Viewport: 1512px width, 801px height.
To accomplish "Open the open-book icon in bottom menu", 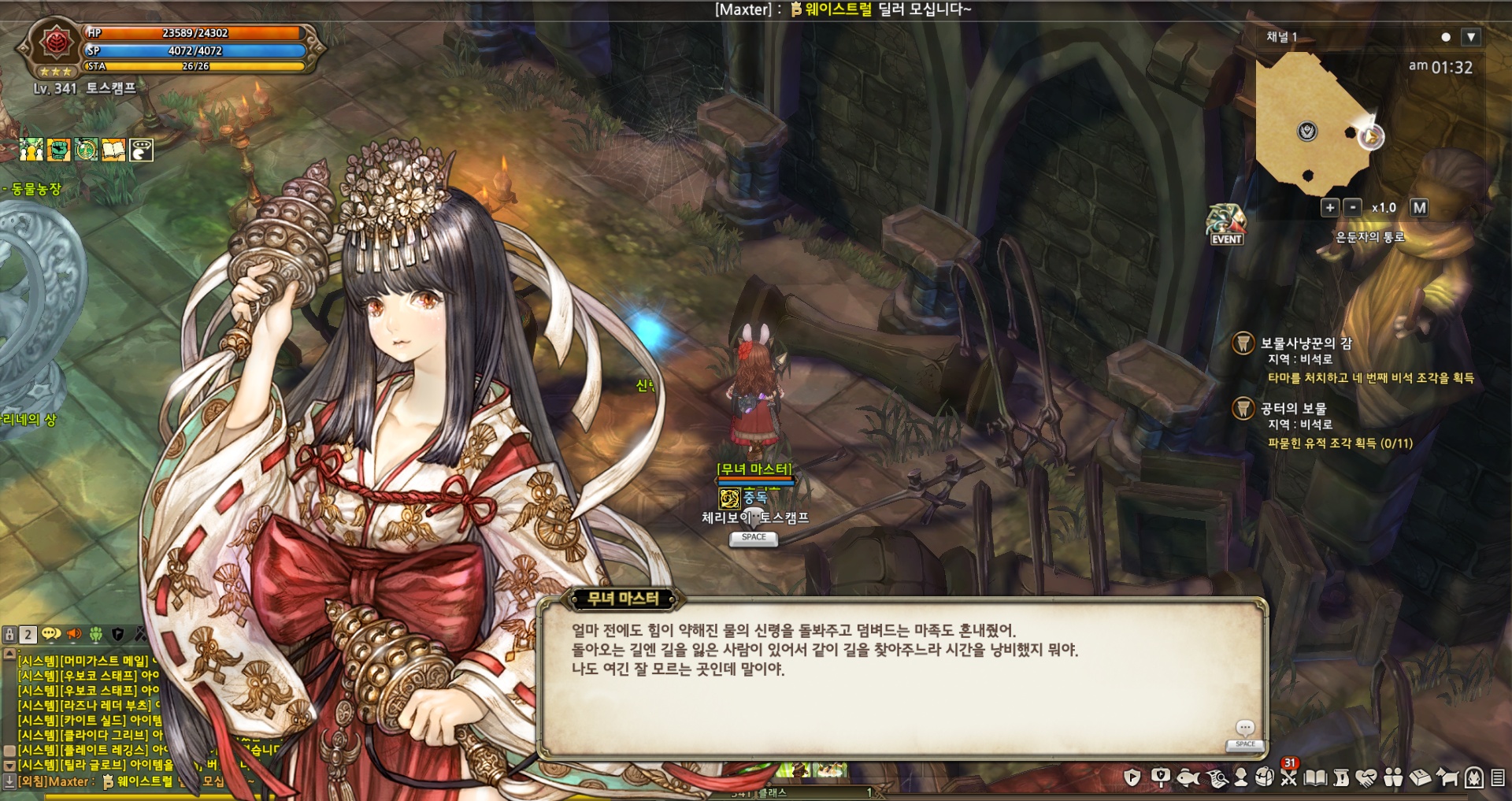I will point(1315,778).
